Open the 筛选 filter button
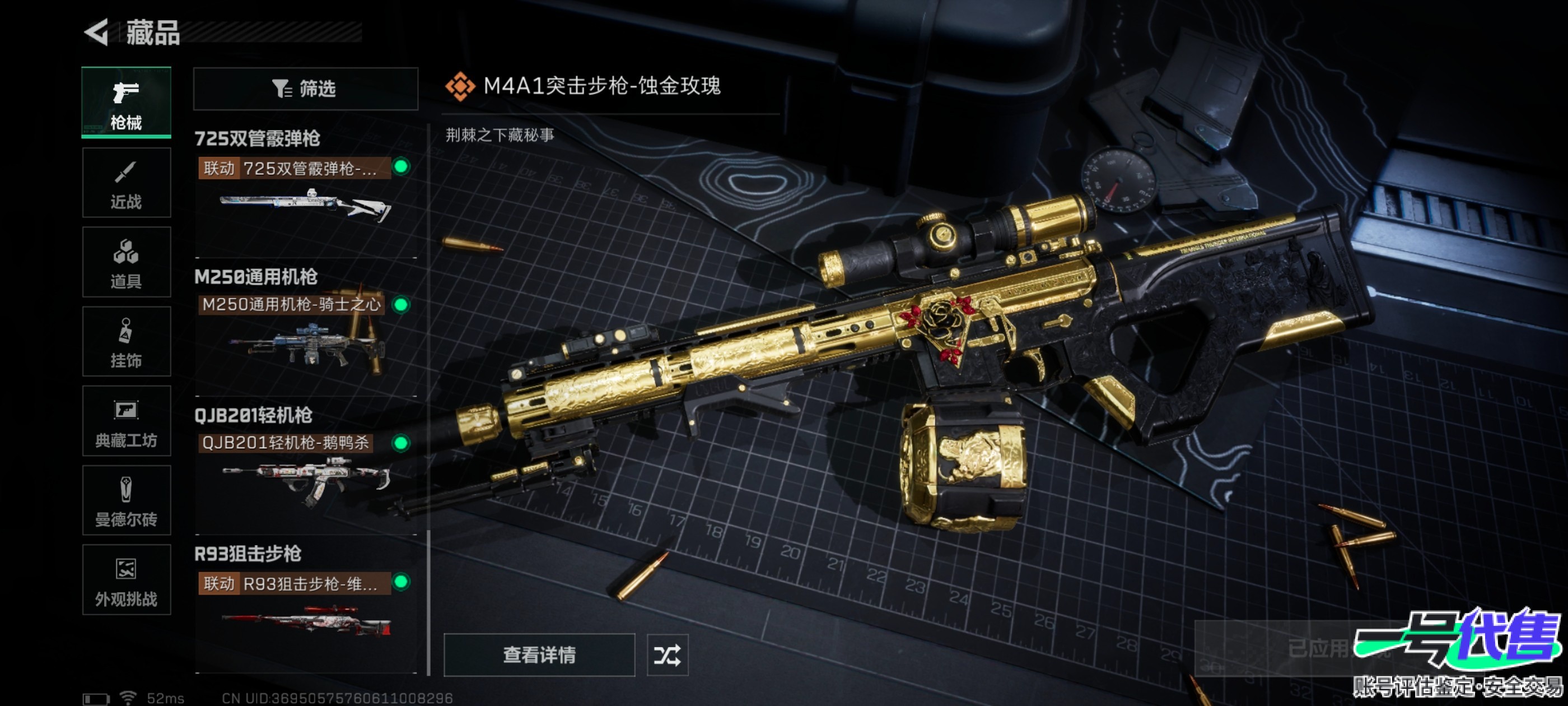The height and width of the screenshot is (706, 1568). click(x=305, y=89)
